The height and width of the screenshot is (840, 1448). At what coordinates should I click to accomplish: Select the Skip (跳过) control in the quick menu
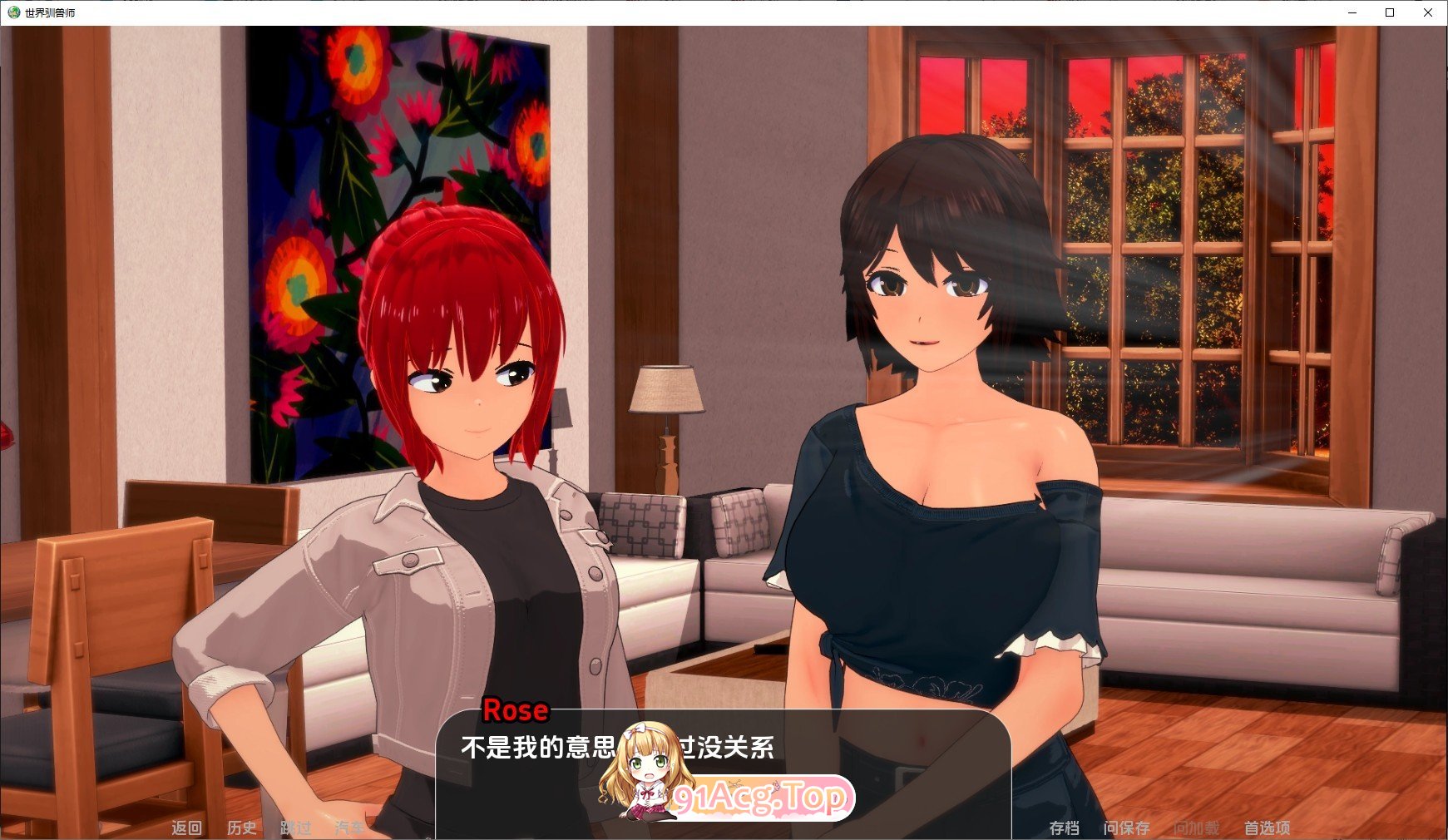point(296,828)
